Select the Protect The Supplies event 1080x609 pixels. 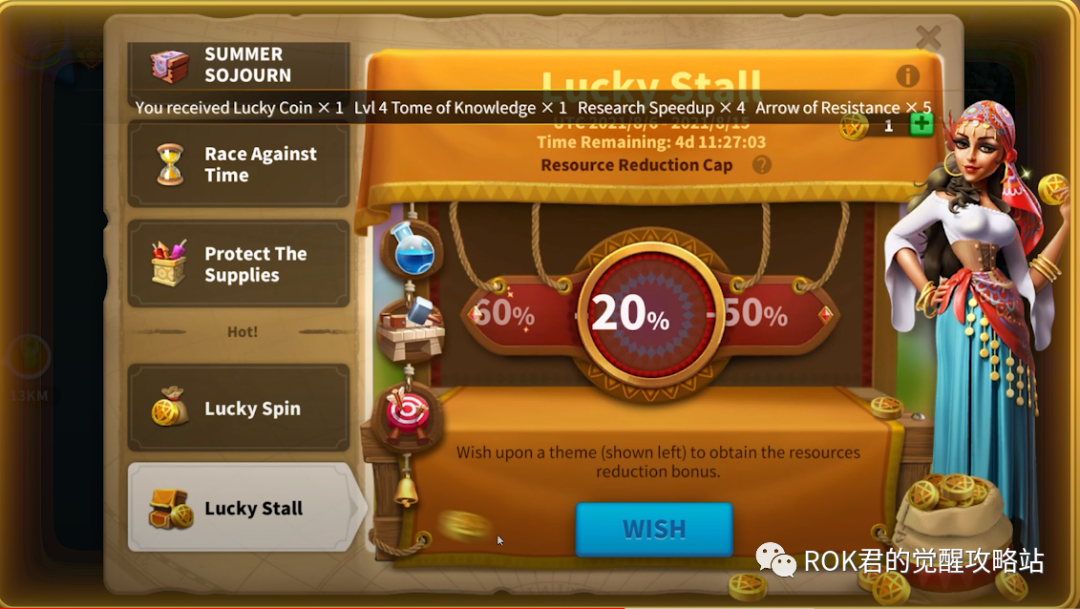pos(238,264)
